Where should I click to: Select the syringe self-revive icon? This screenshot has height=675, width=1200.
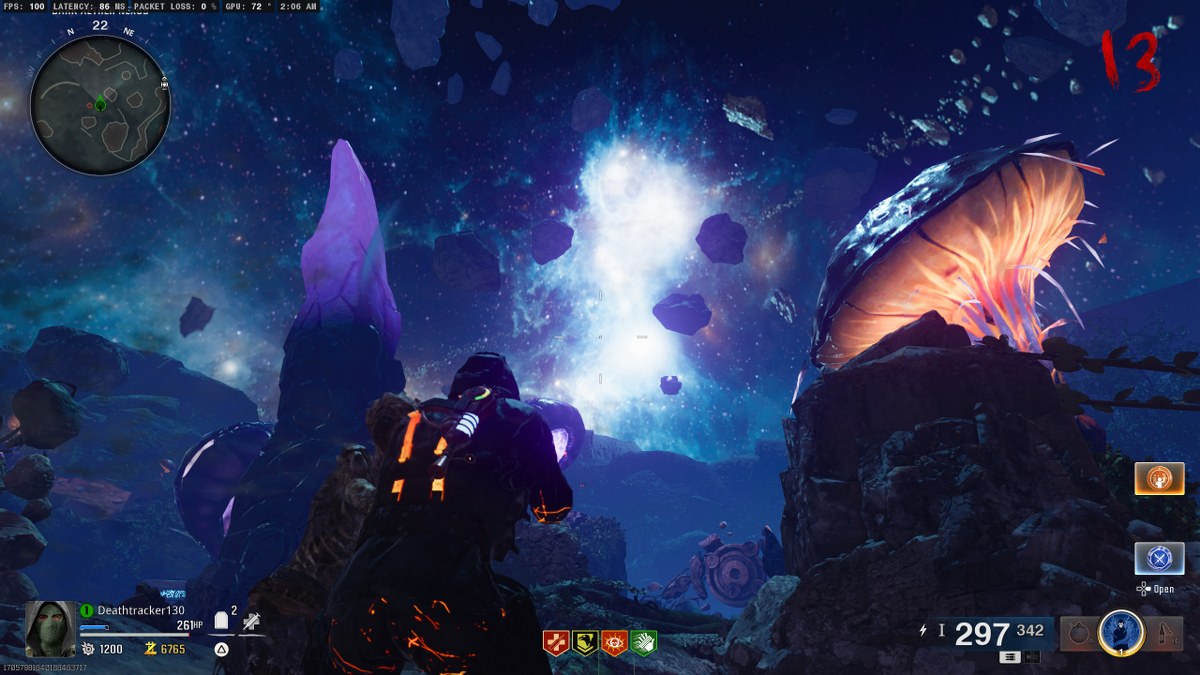tap(252, 621)
